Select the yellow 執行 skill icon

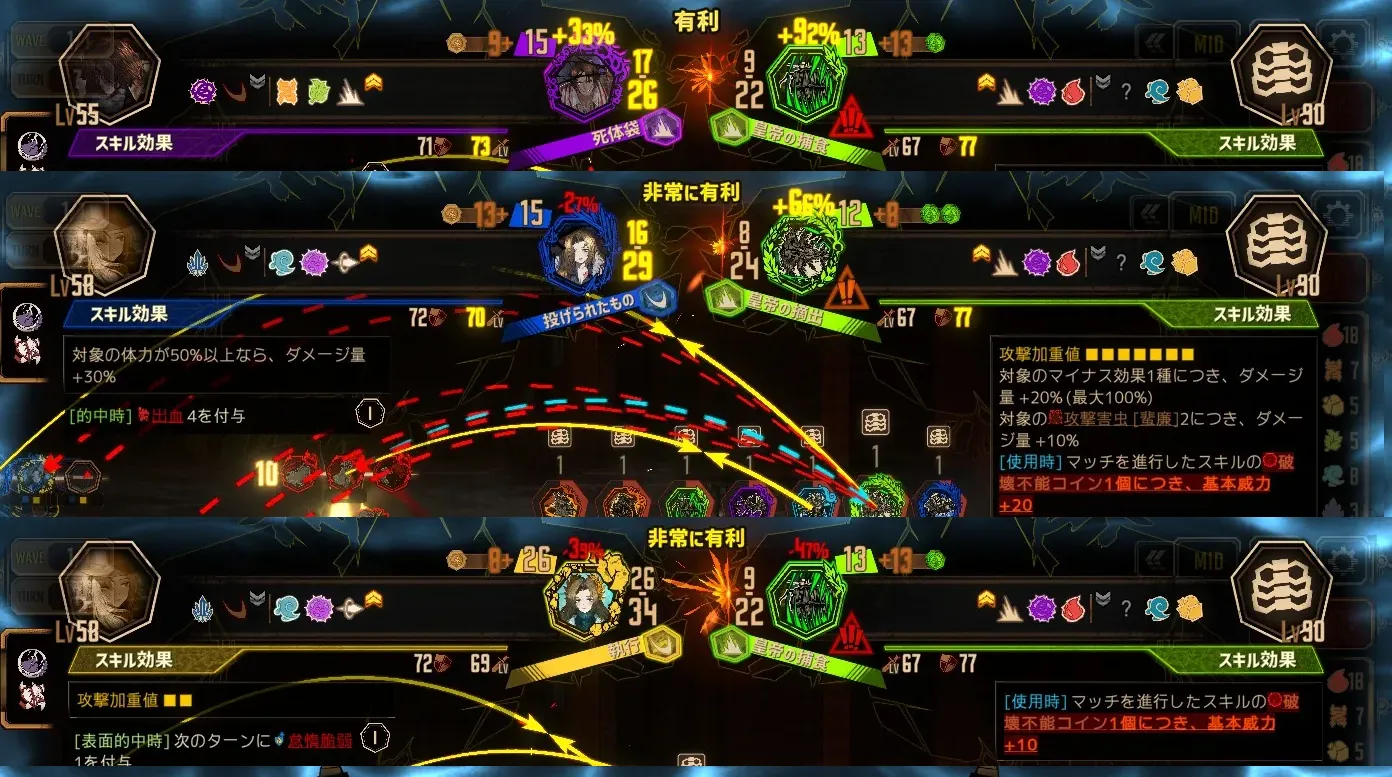pyautogui.click(x=578, y=598)
